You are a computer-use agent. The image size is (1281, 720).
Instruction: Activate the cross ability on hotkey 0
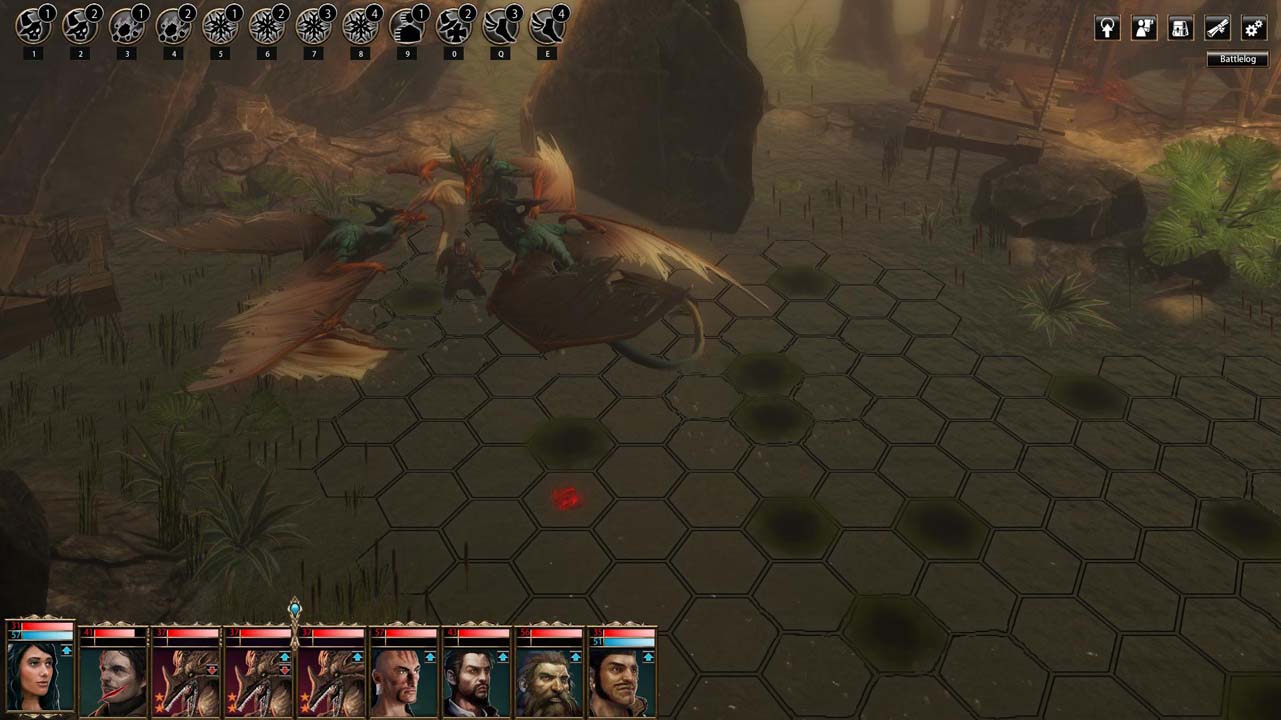(454, 26)
